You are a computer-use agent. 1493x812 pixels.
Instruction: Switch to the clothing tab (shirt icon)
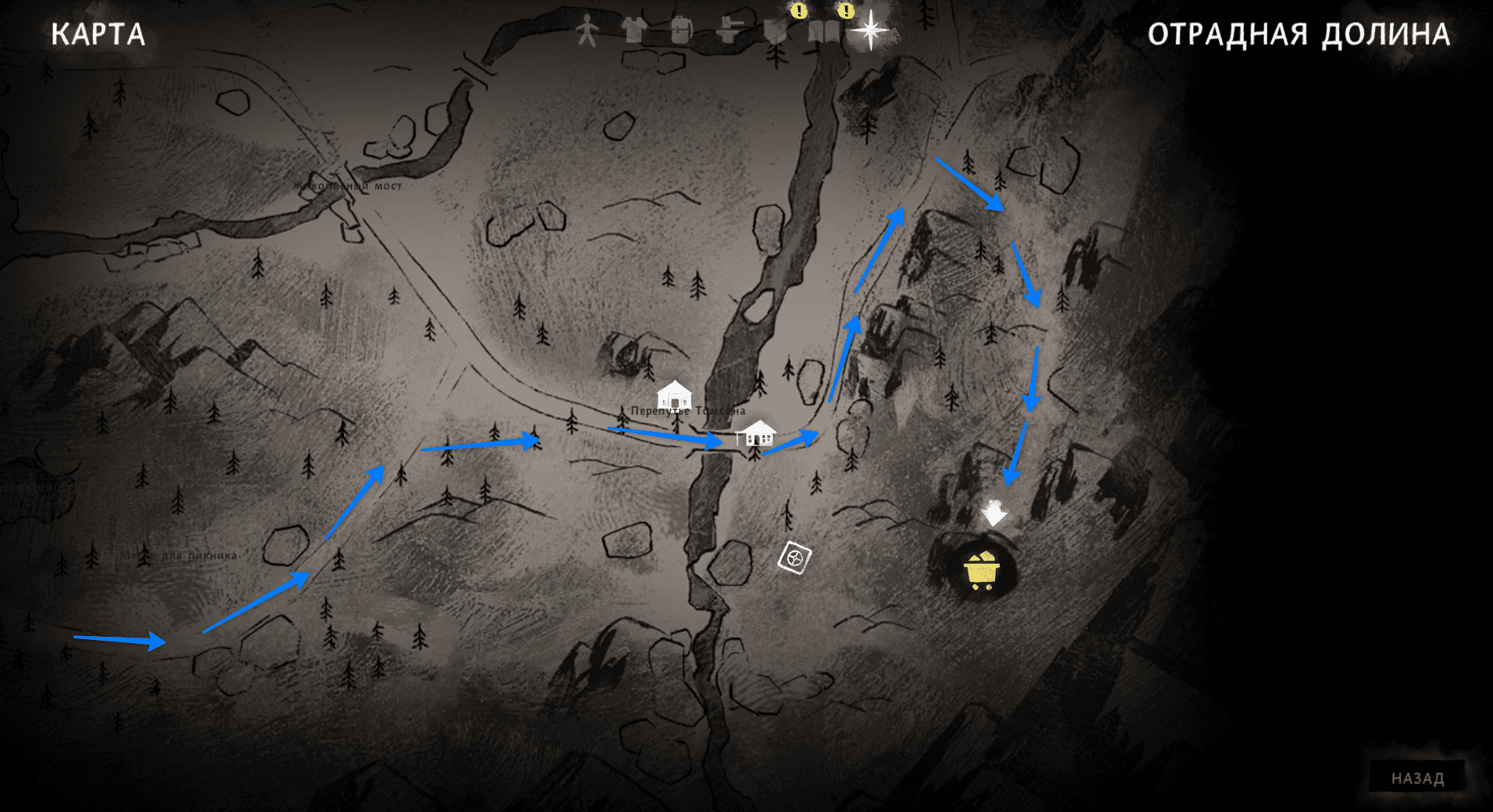point(633,31)
